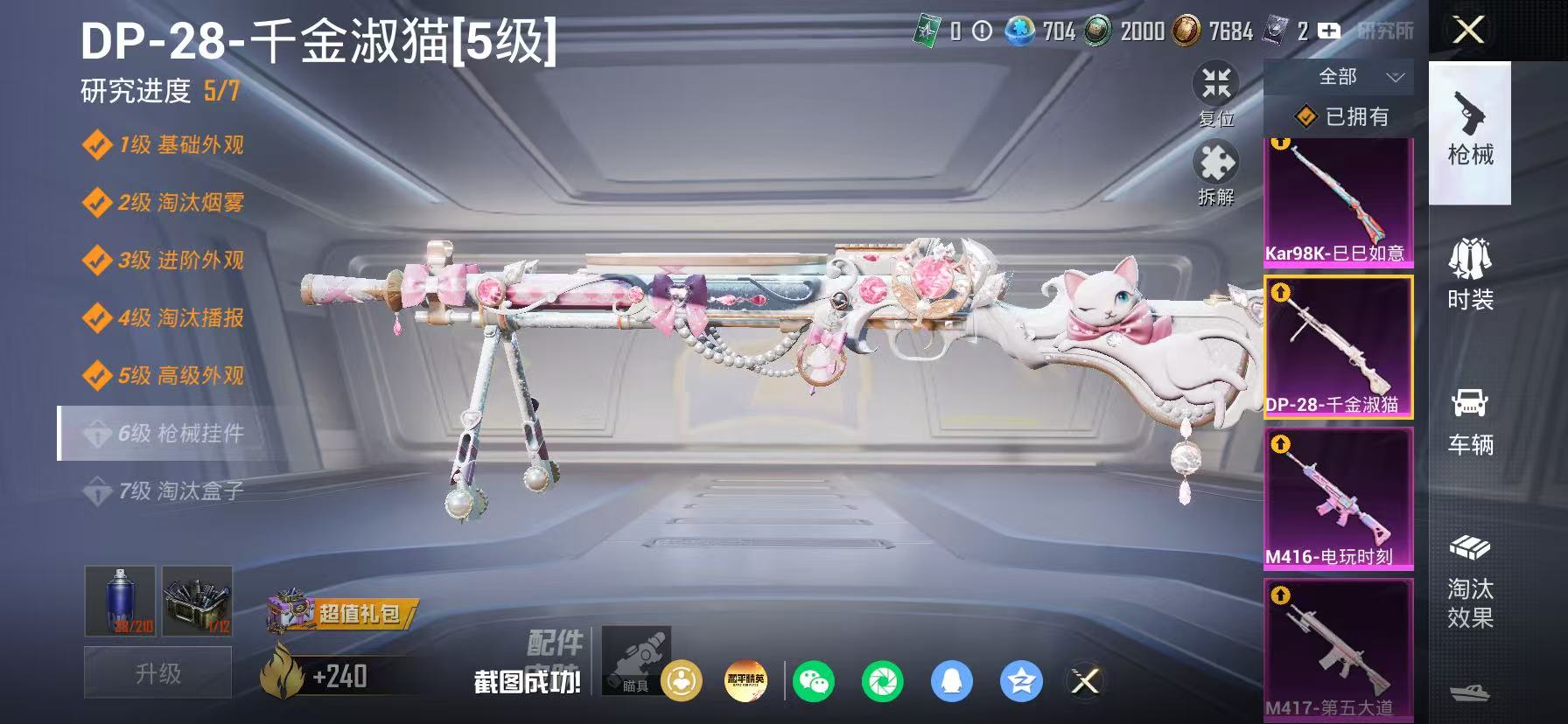Switch to the 时装 outfits tab
The height and width of the screenshot is (724, 1568).
pyautogui.click(x=1469, y=275)
